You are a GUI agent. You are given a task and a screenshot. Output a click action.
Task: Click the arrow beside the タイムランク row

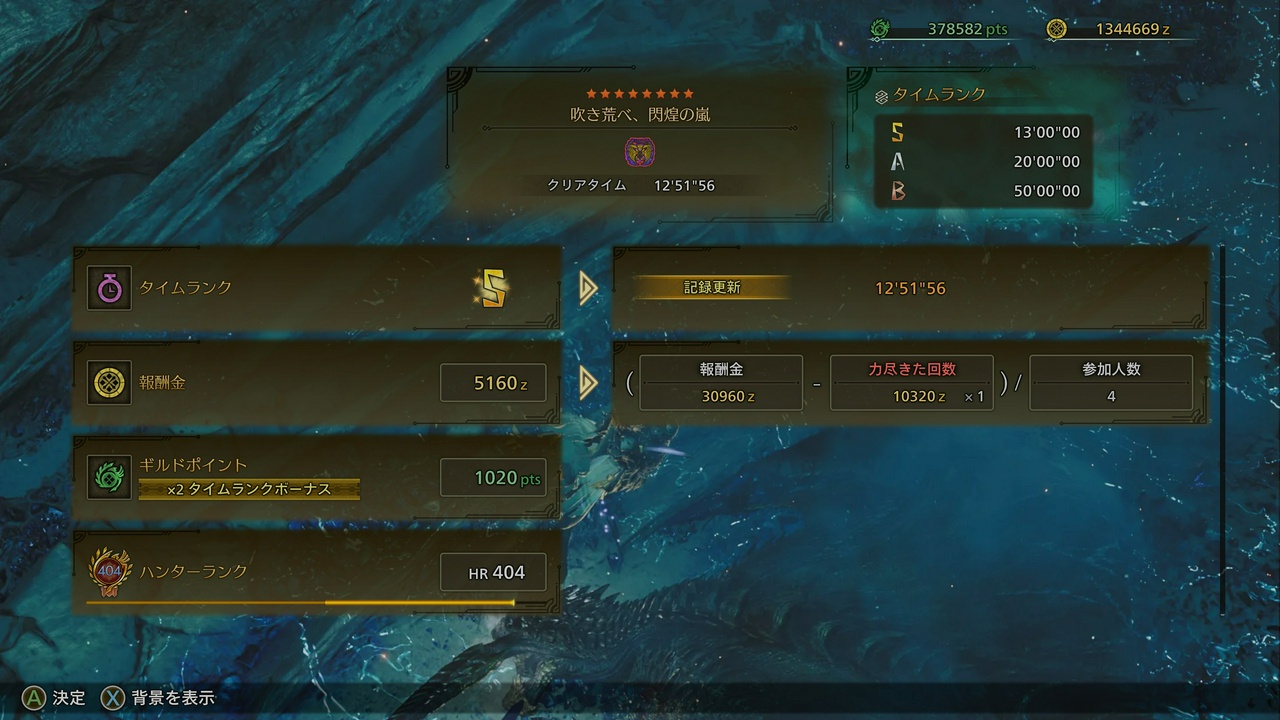pos(588,288)
